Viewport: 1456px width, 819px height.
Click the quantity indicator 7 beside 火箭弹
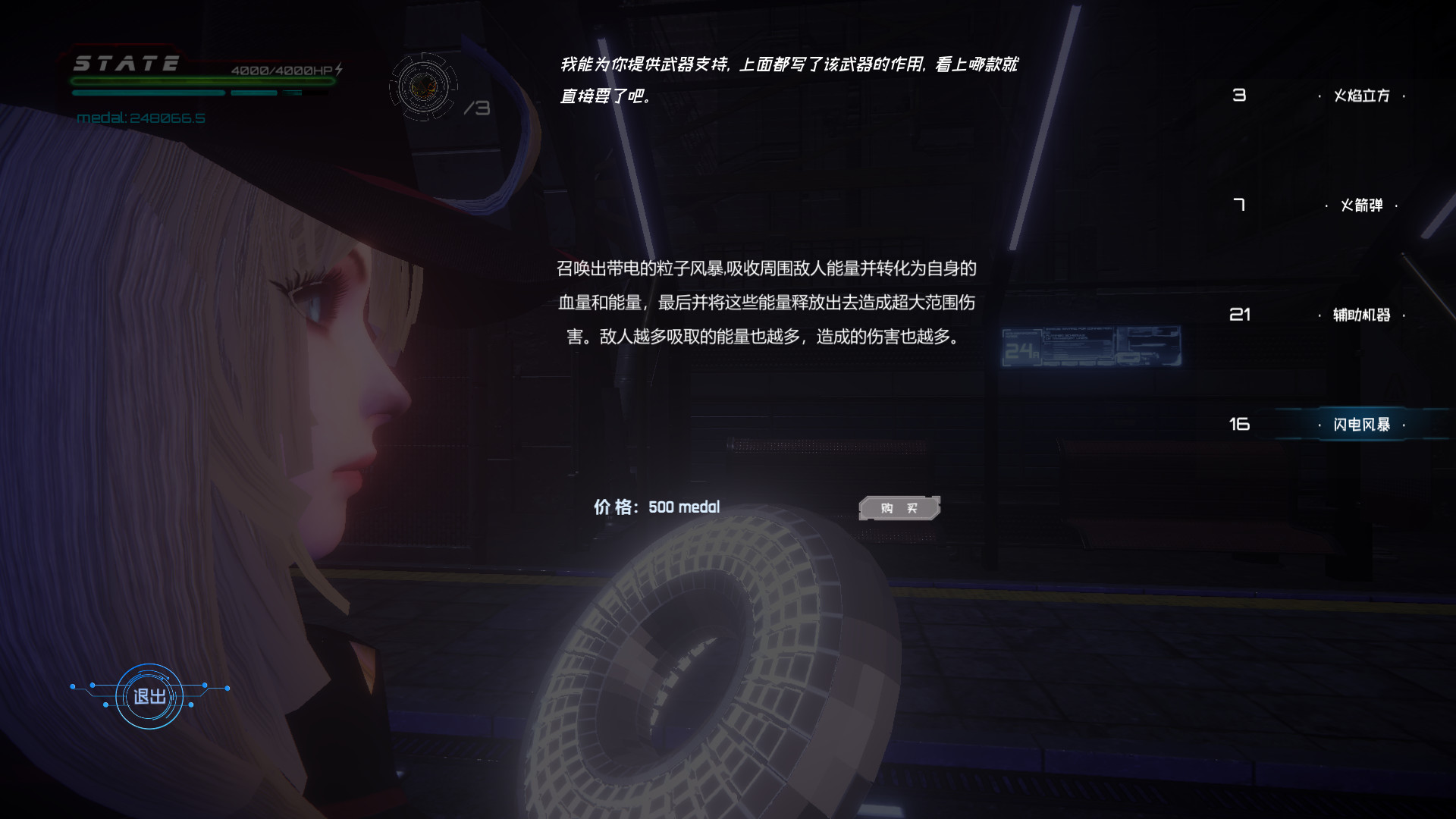click(x=1241, y=205)
